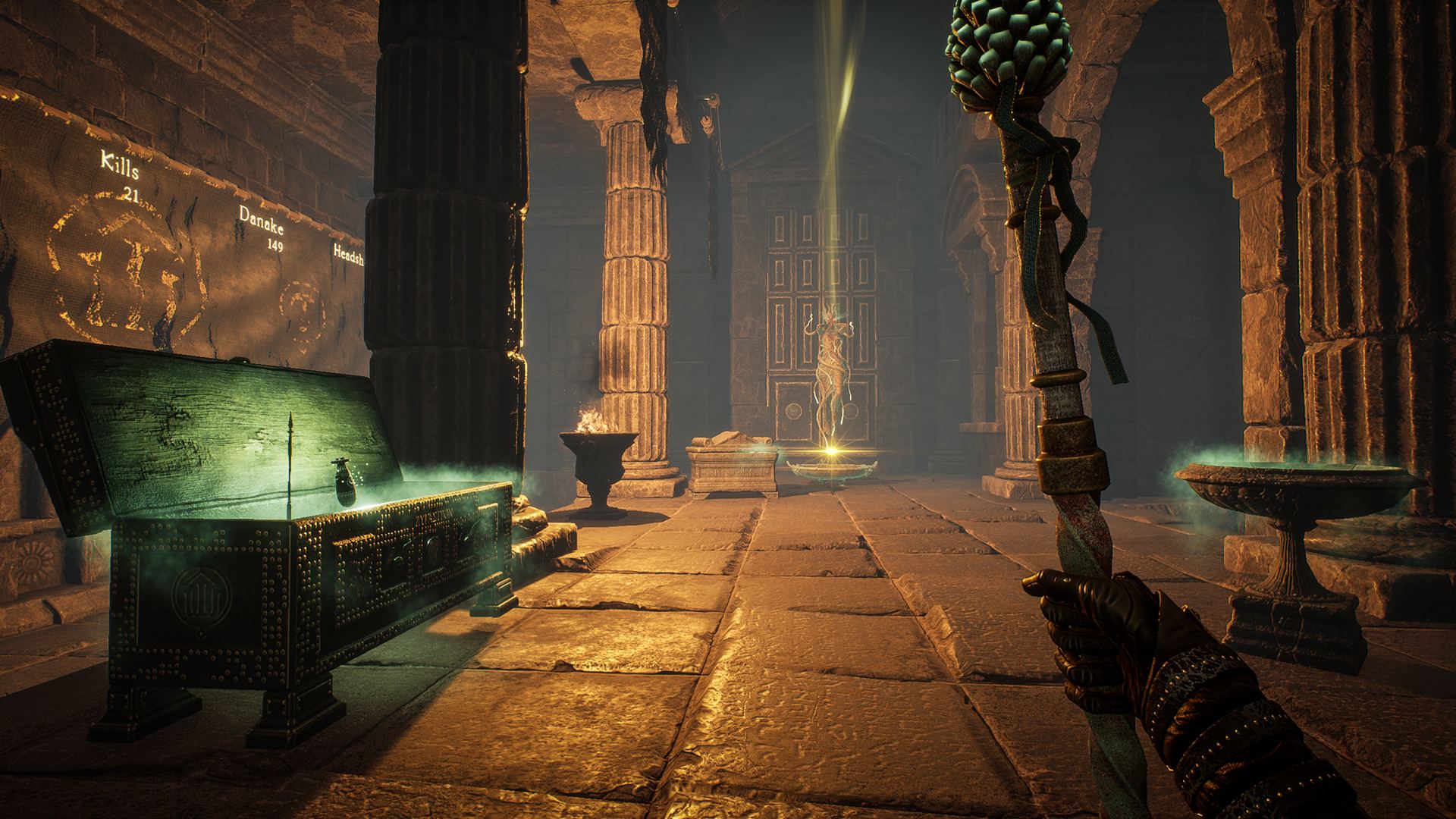Select the Danake stat label on the wall

259,221
